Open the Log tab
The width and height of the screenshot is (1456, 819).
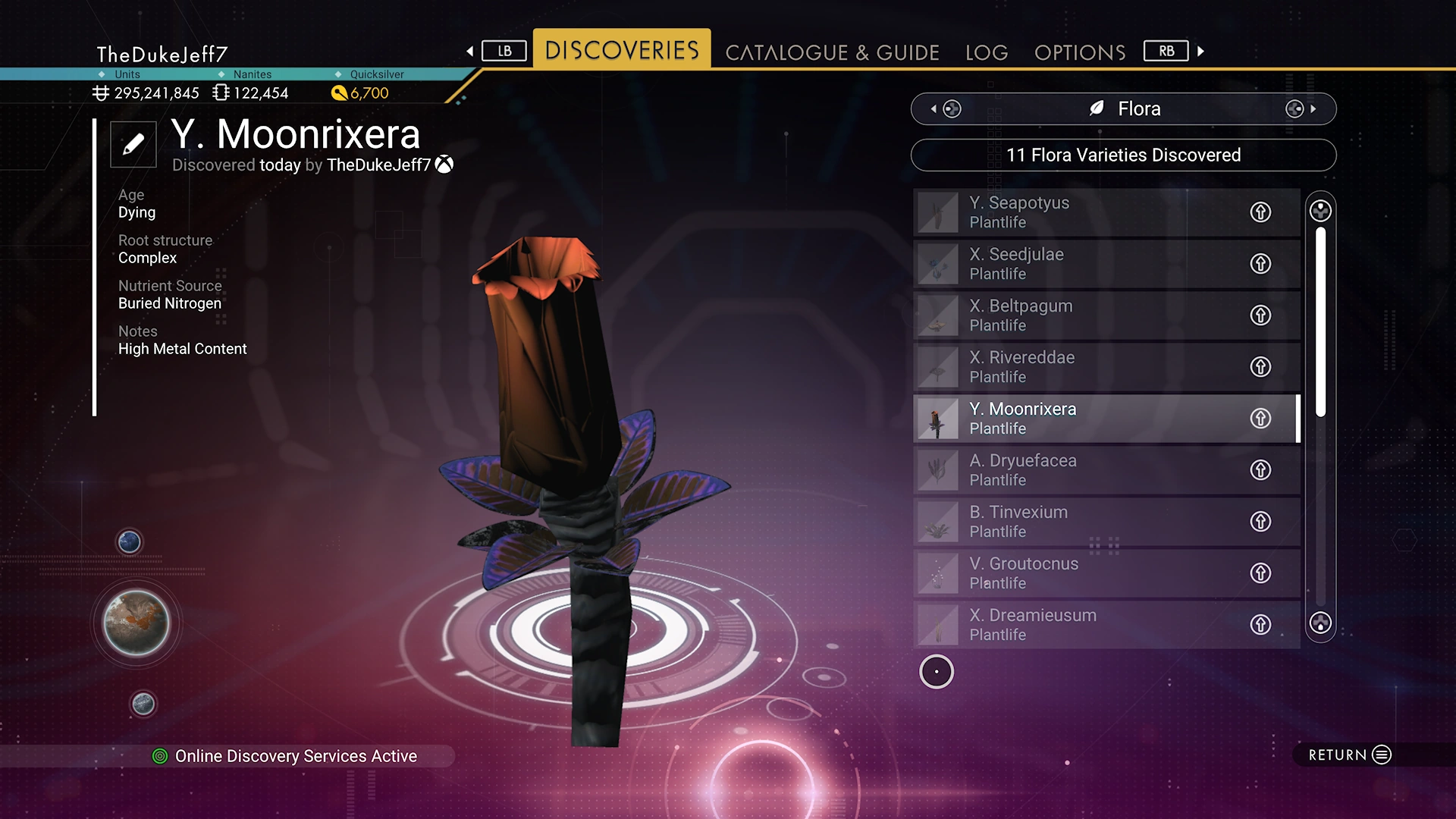(x=987, y=52)
